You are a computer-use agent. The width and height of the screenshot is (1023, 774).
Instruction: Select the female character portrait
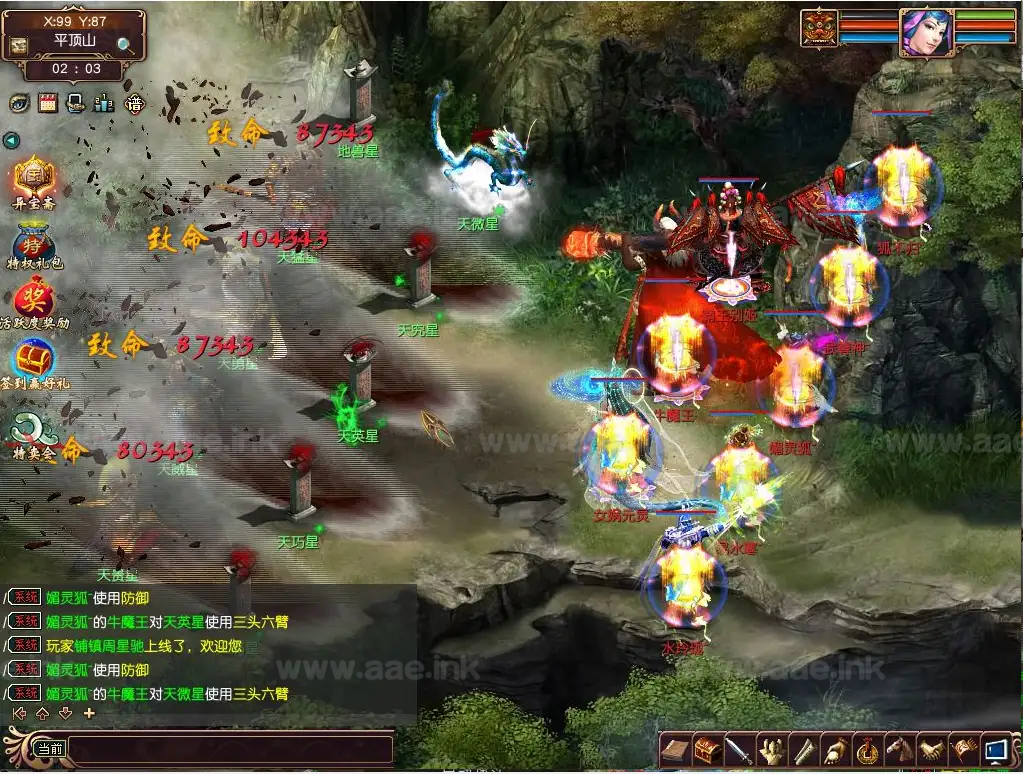click(x=925, y=30)
